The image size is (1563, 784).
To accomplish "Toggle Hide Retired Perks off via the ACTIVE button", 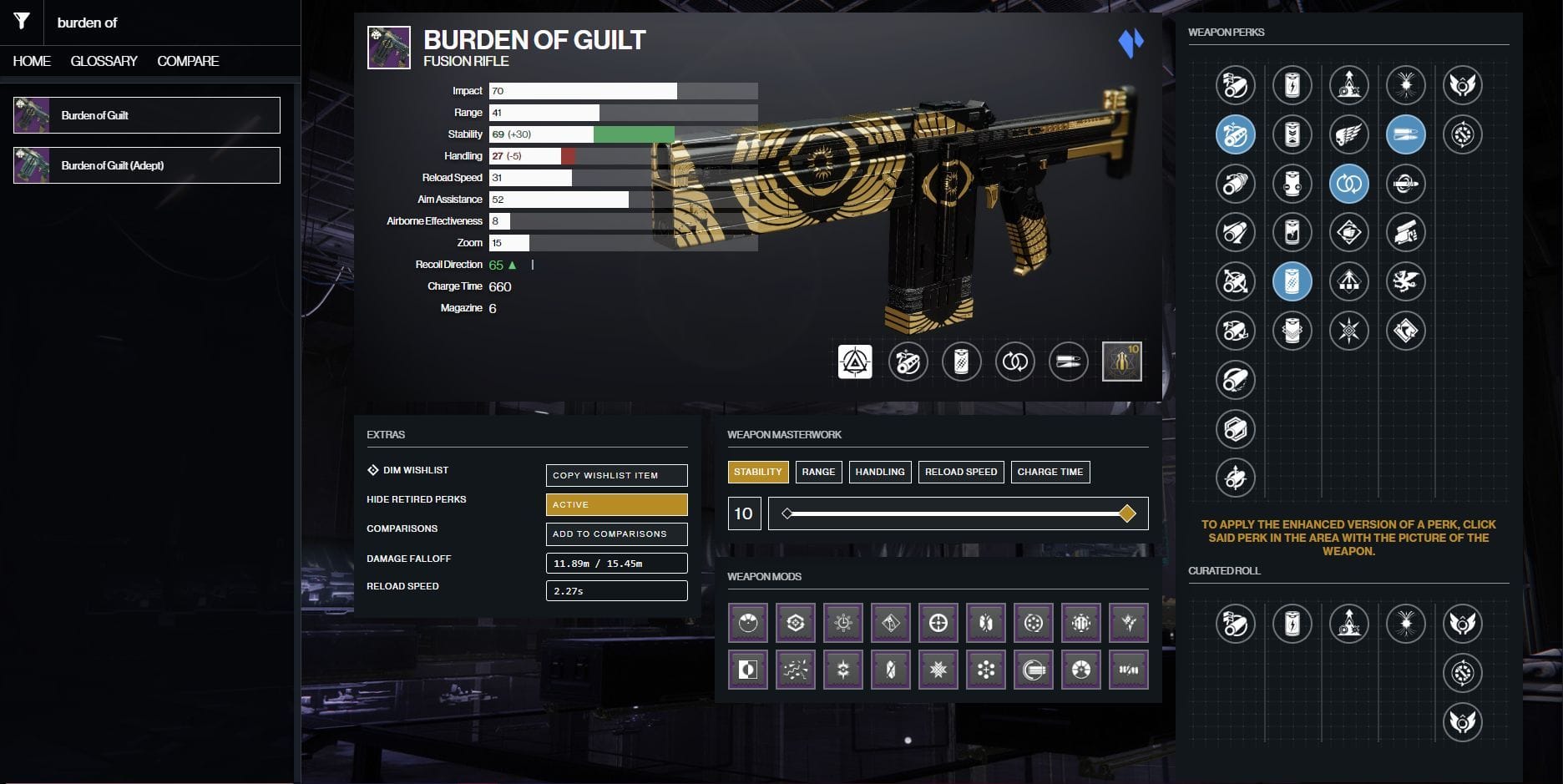I will point(616,504).
